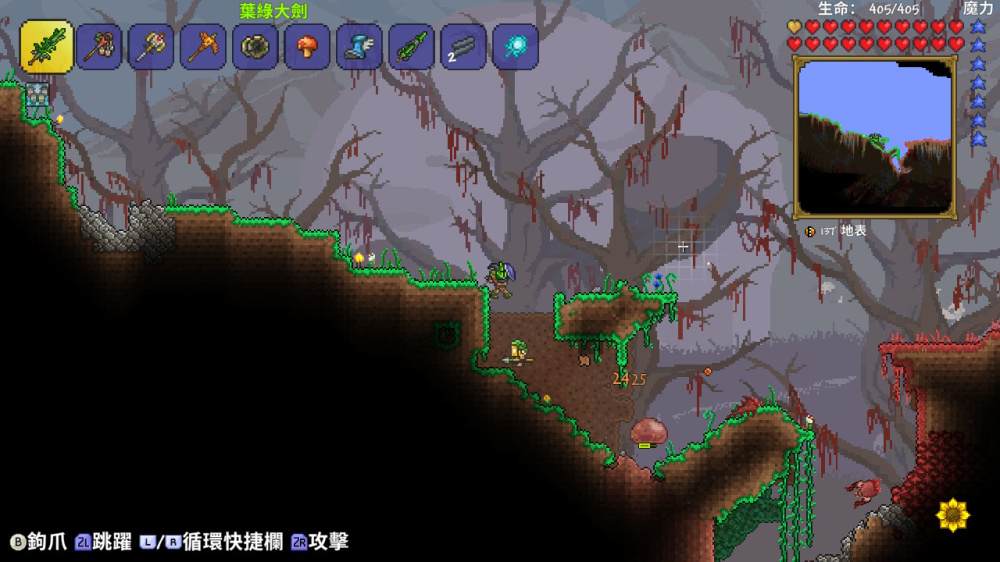The image size is (1000, 562).
Task: Select the green Blade of Grass sword slot
Action: [47, 47]
